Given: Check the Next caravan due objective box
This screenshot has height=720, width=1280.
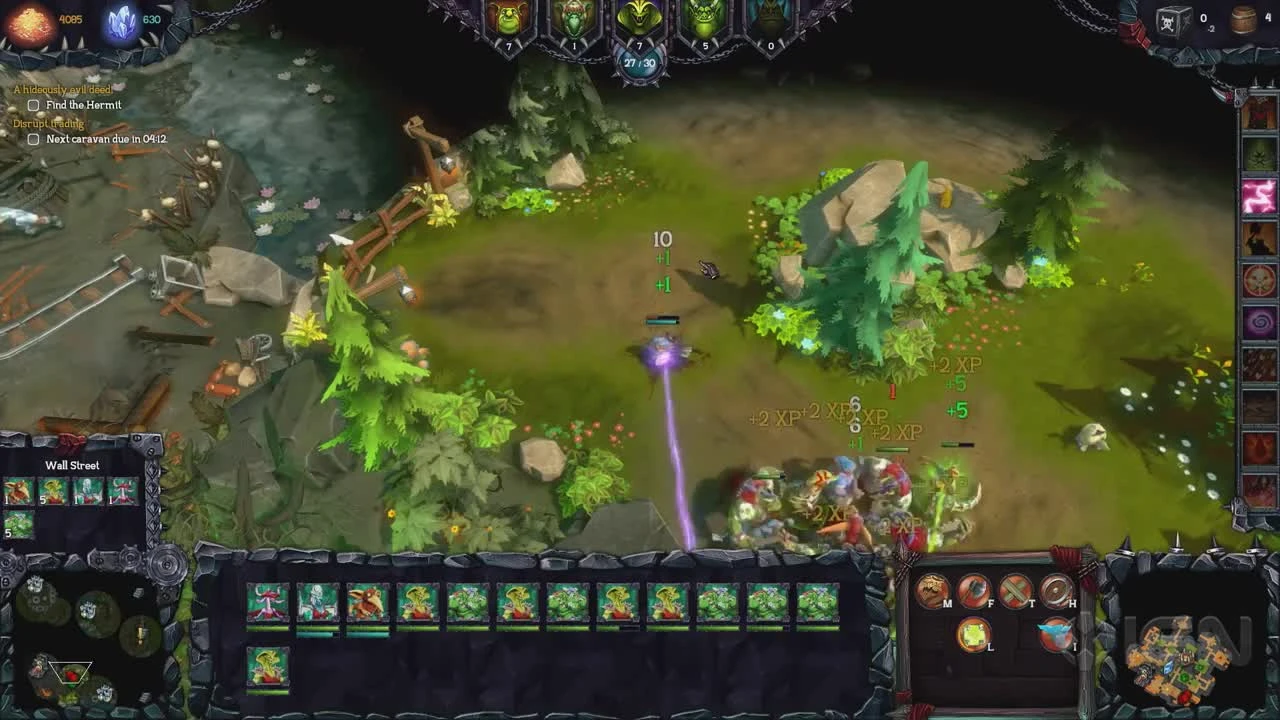Looking at the screenshot, I should [32, 140].
